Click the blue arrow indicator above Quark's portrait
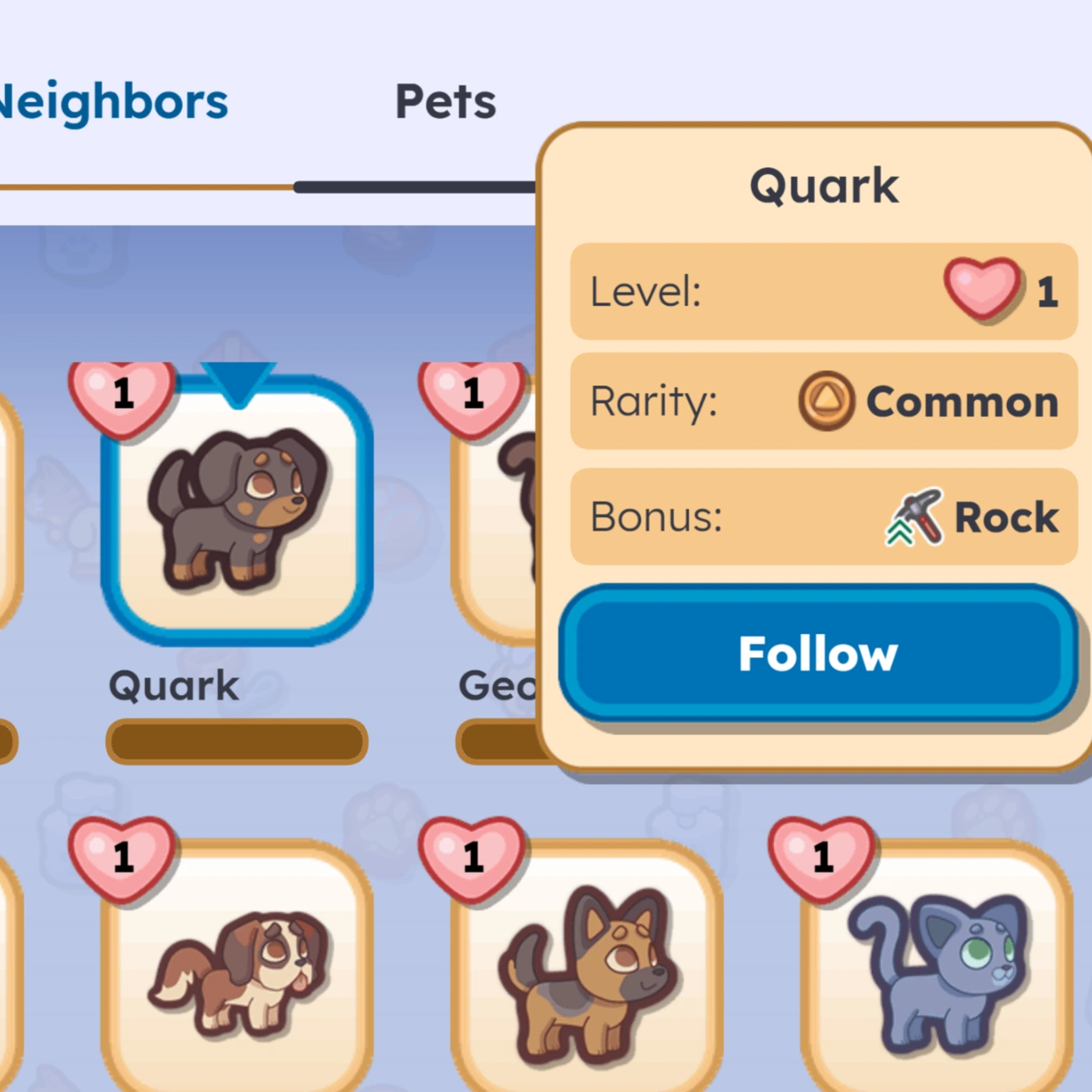 [x=238, y=382]
